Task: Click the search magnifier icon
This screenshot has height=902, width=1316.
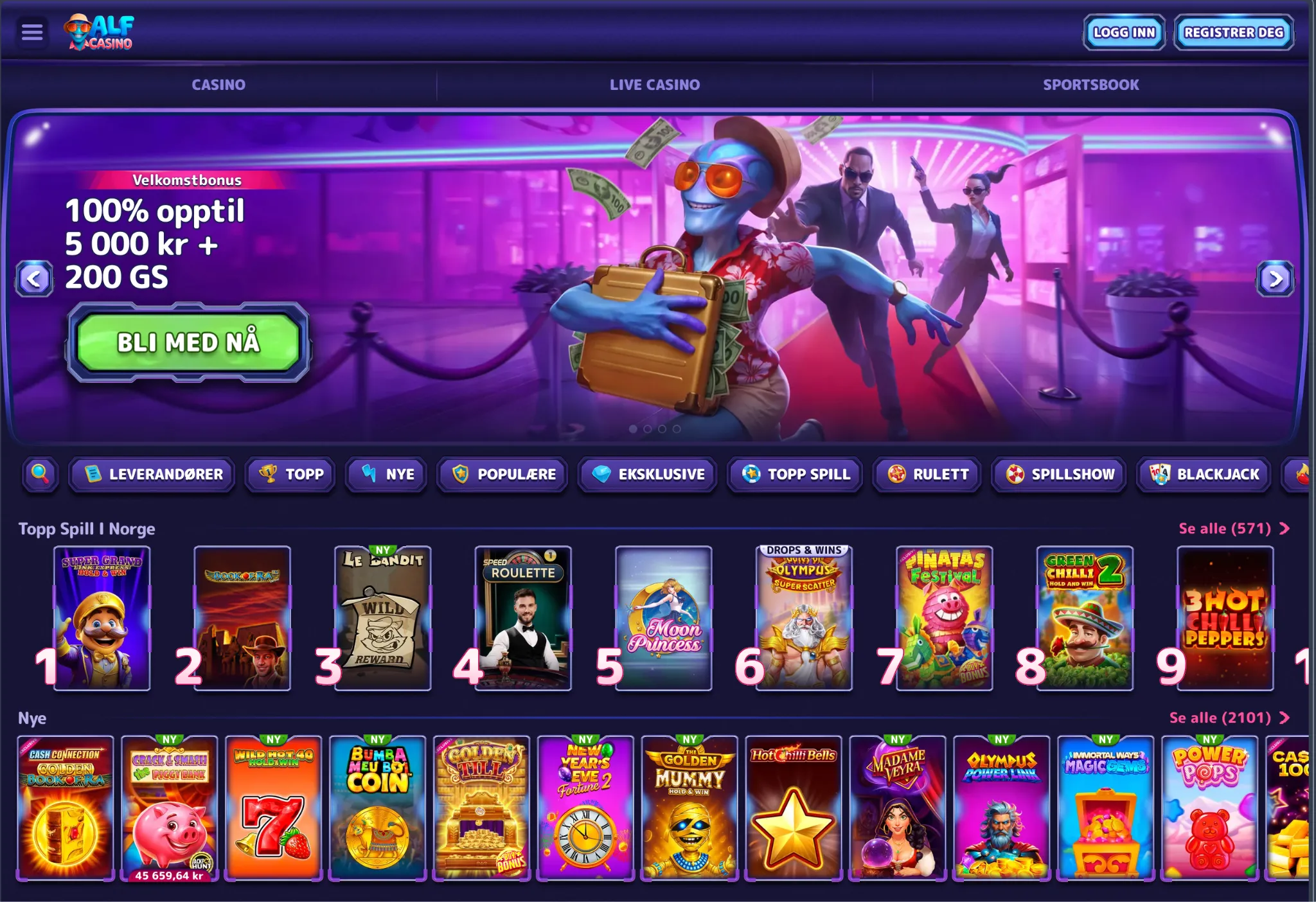Action: coord(40,475)
